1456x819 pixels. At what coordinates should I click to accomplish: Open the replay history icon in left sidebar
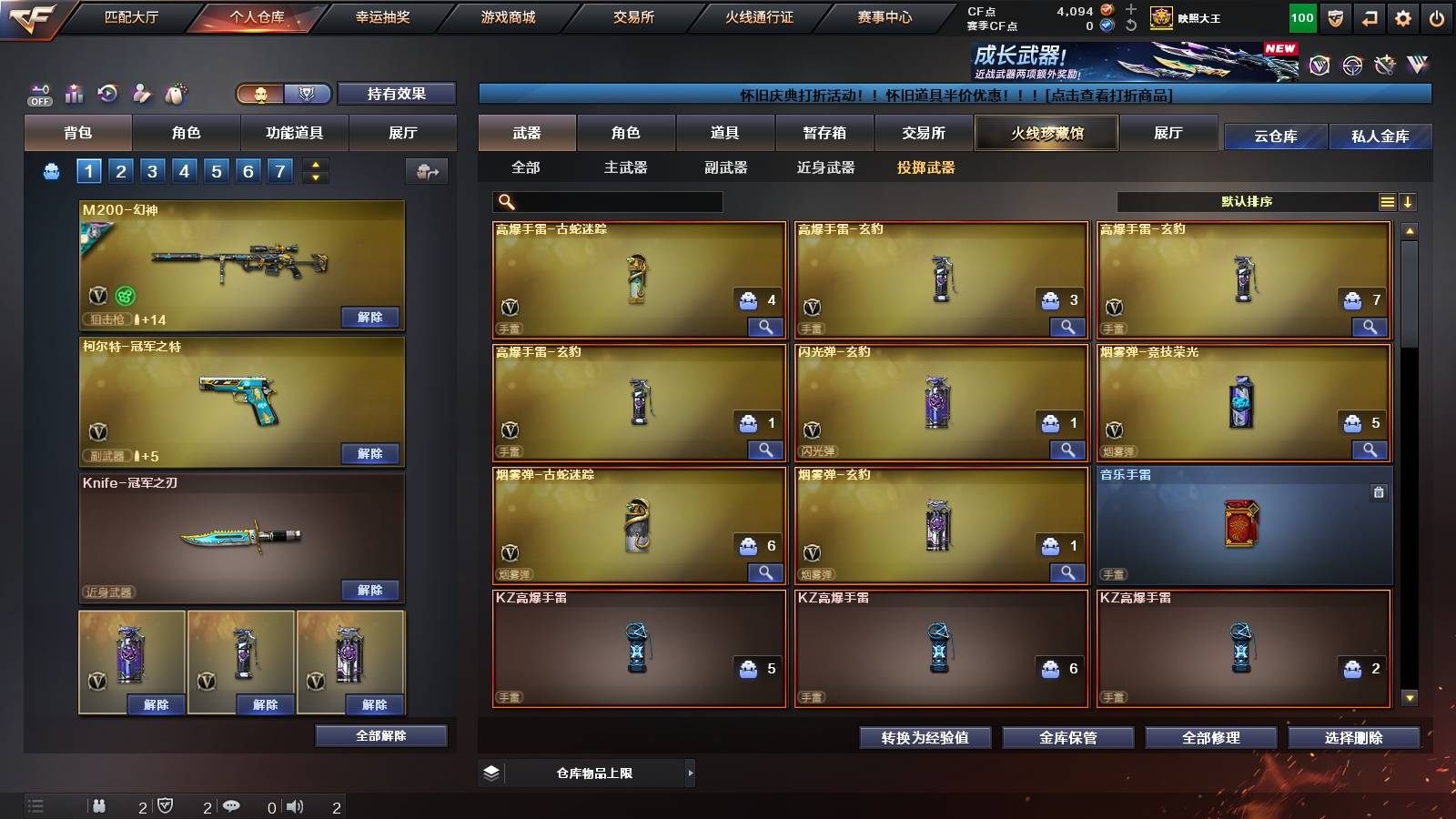click(x=106, y=94)
